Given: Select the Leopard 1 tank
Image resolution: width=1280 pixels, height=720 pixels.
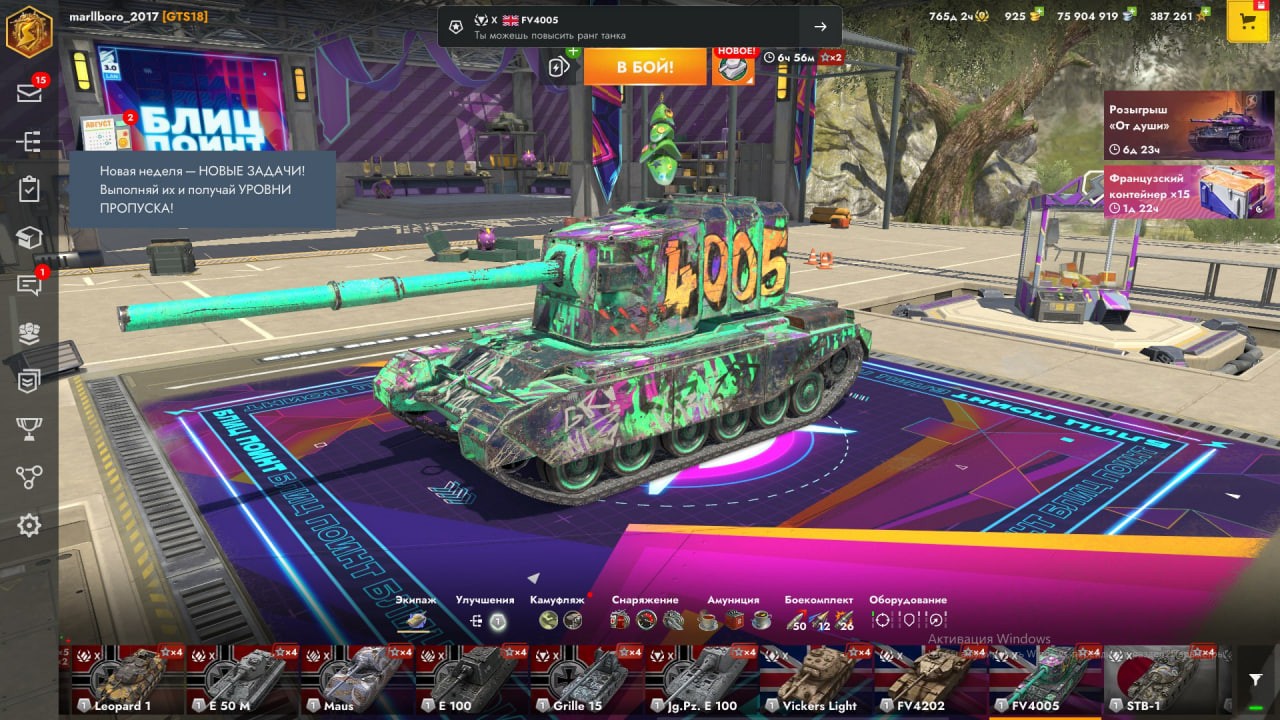Looking at the screenshot, I should tap(128, 679).
